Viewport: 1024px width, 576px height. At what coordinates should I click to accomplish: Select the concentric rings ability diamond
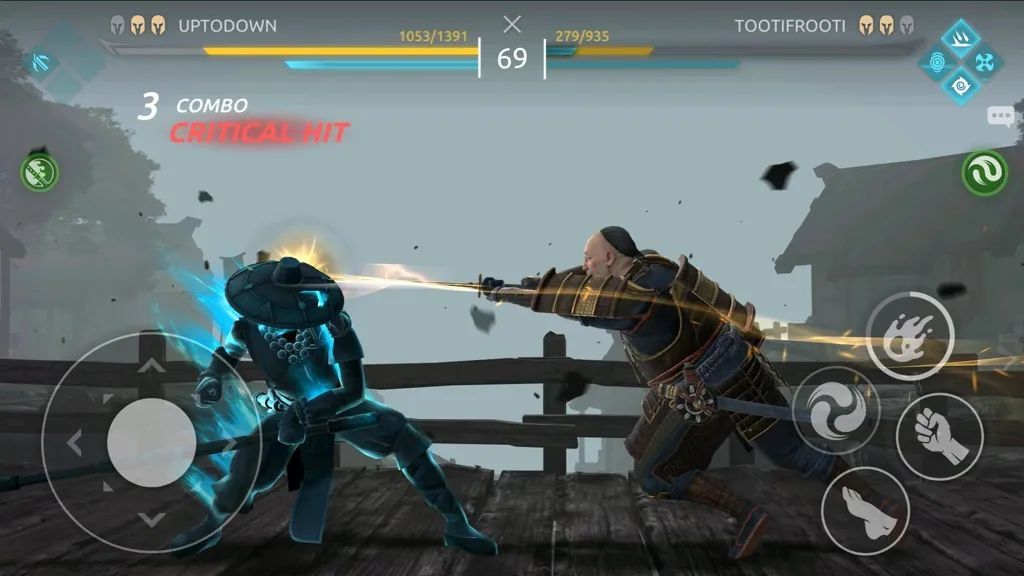(x=938, y=62)
